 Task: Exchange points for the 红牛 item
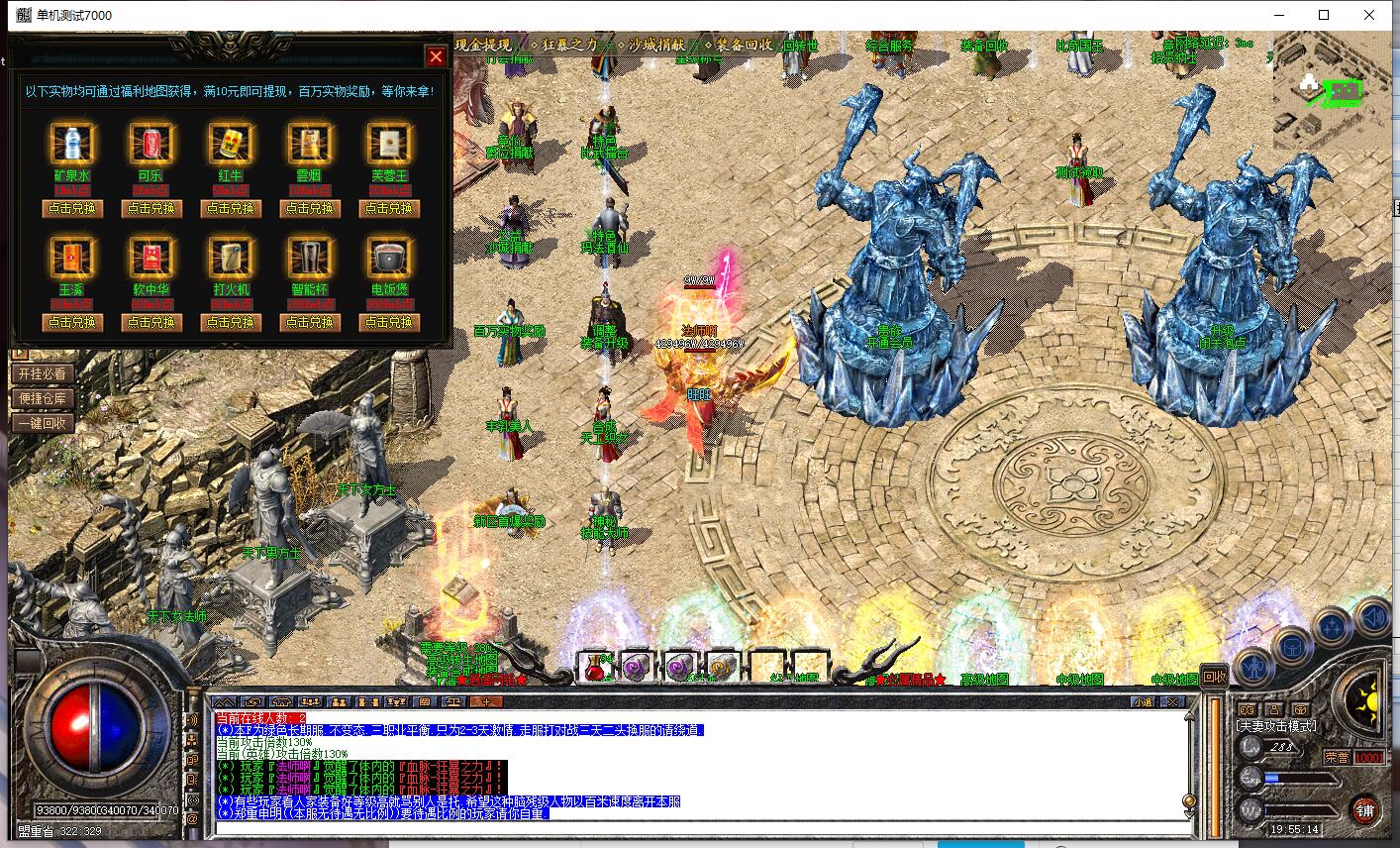pyautogui.click(x=230, y=208)
